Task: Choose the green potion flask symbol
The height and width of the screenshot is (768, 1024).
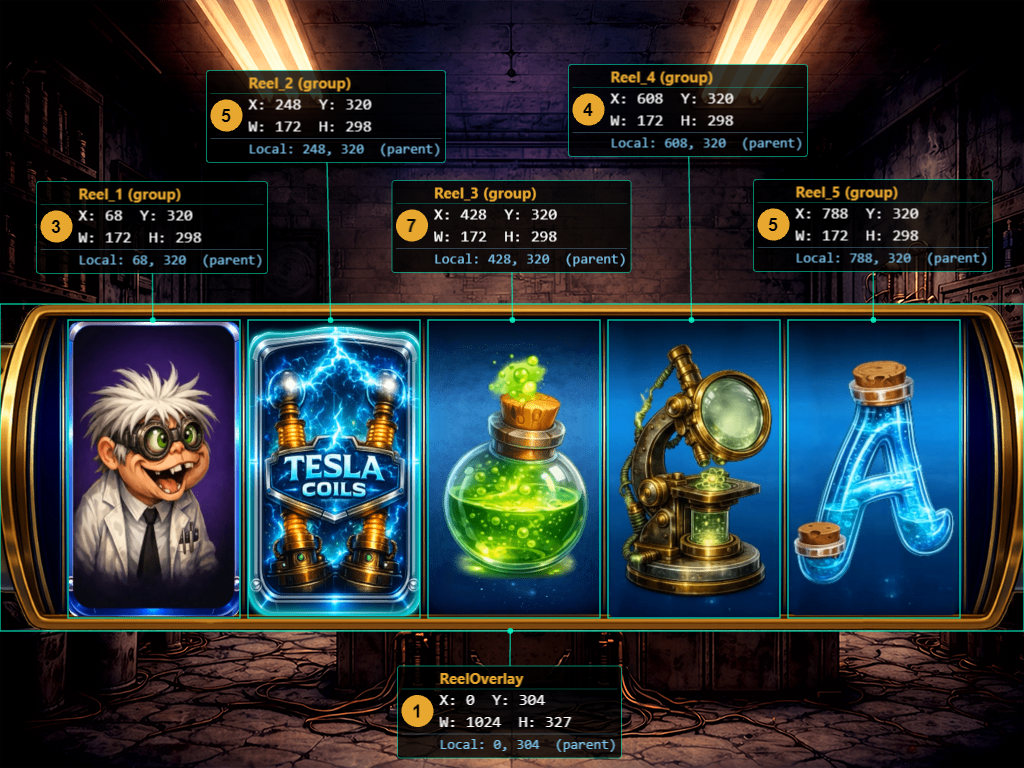Action: pos(514,468)
